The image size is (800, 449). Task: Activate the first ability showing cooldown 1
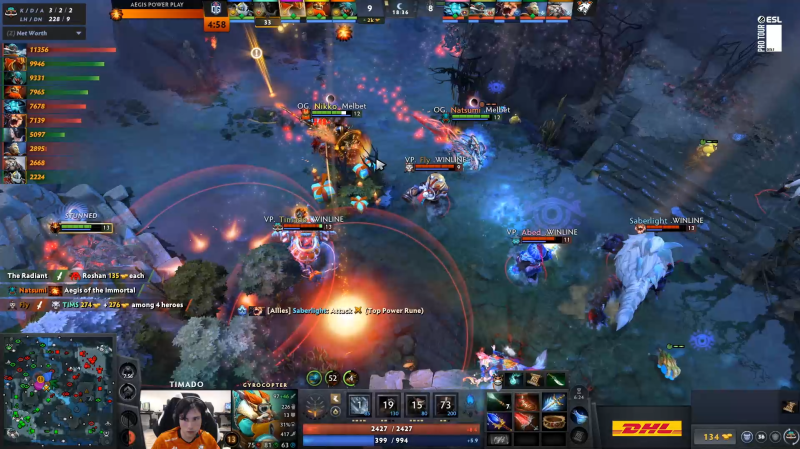point(359,405)
